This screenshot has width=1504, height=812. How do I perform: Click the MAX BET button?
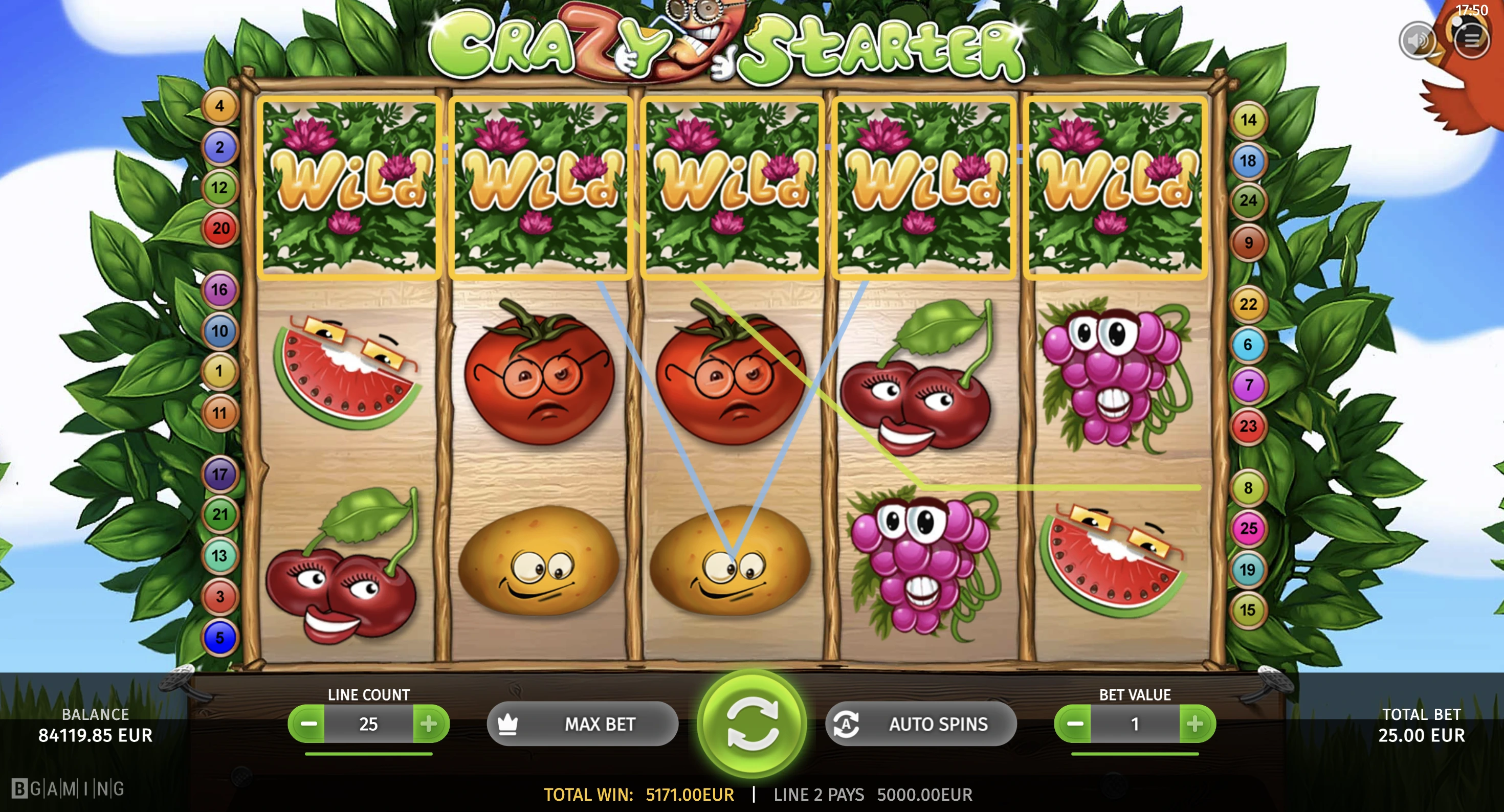582,724
